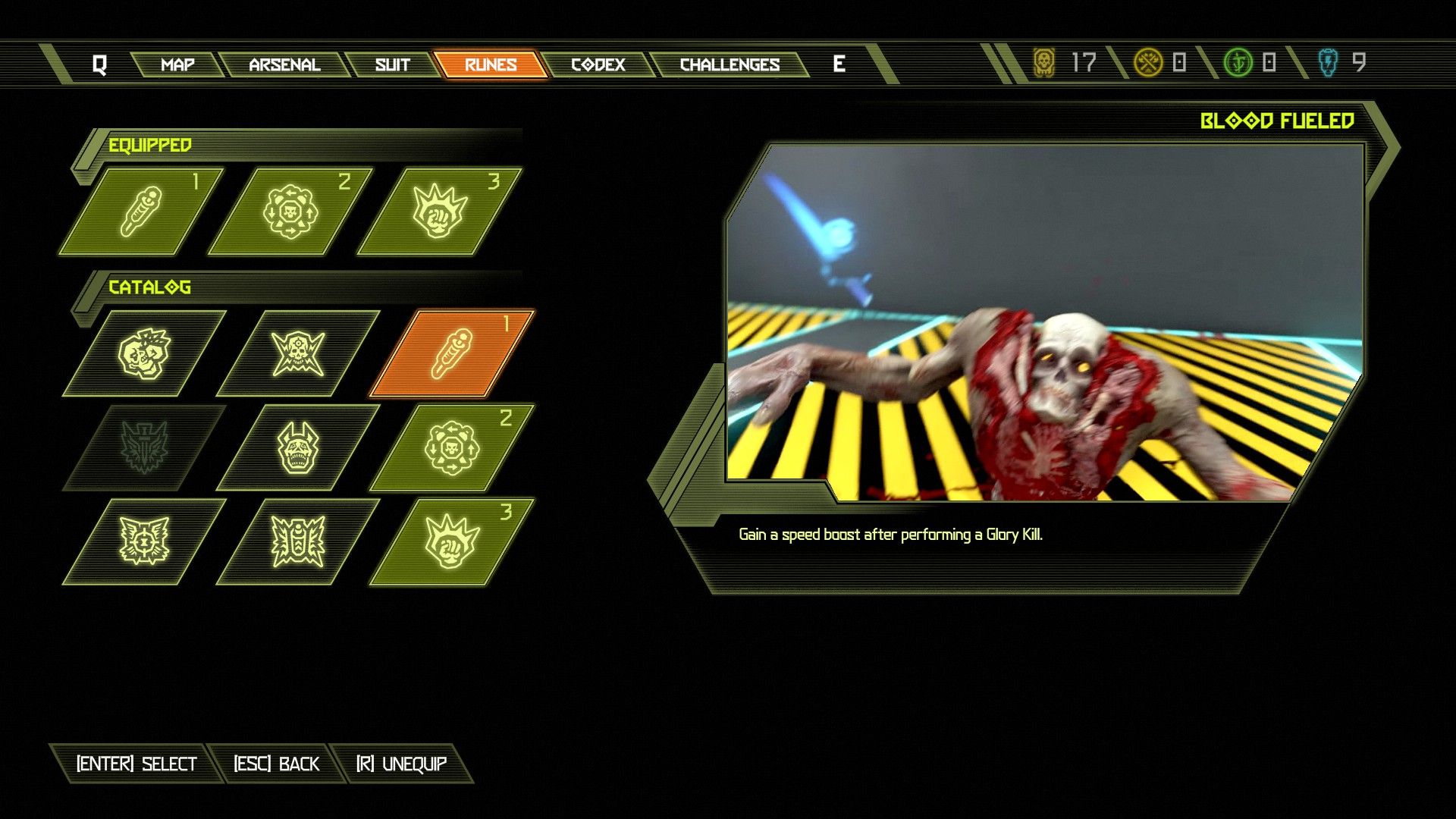Select the horned demon face catalog rune
The image size is (1456, 819).
298,447
